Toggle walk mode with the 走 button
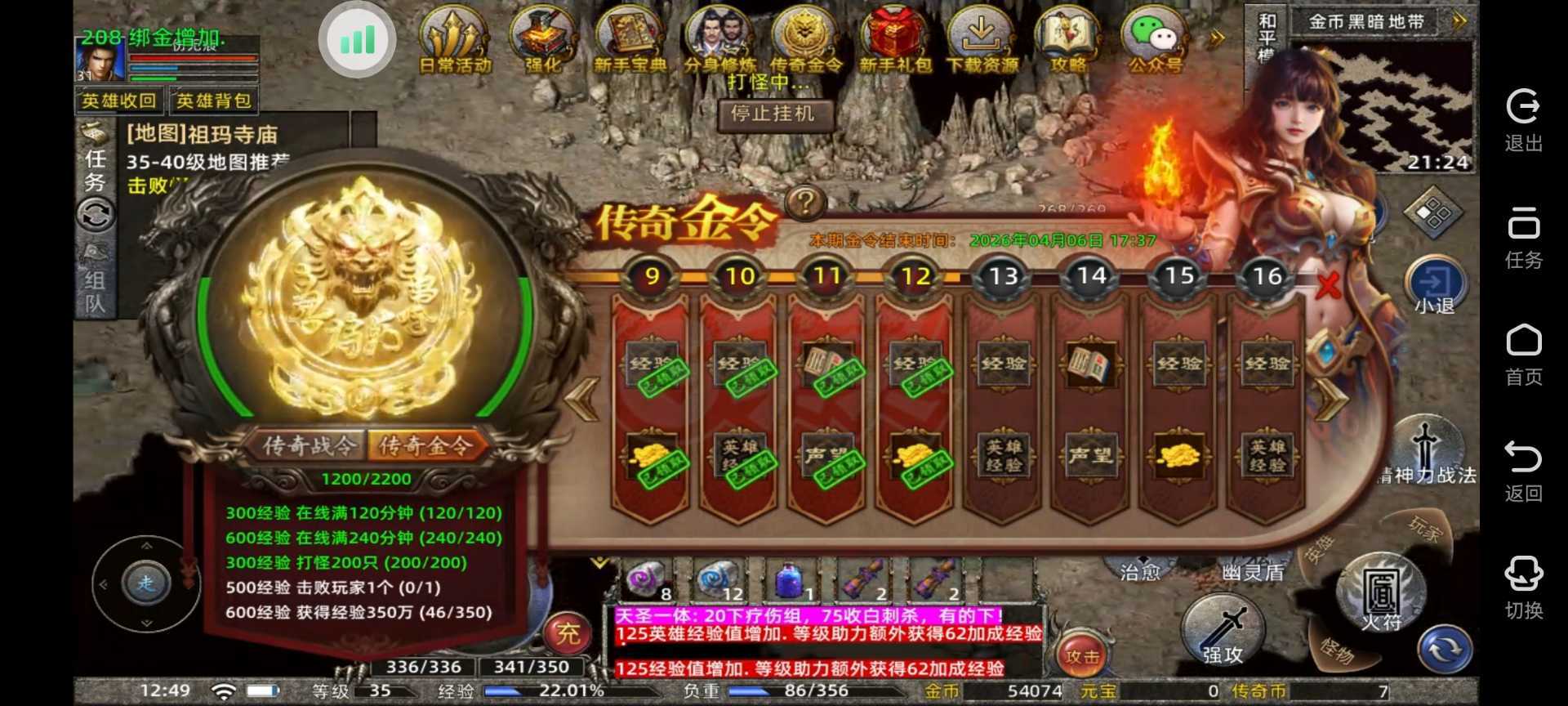The width and height of the screenshot is (1568, 706). coord(147,583)
